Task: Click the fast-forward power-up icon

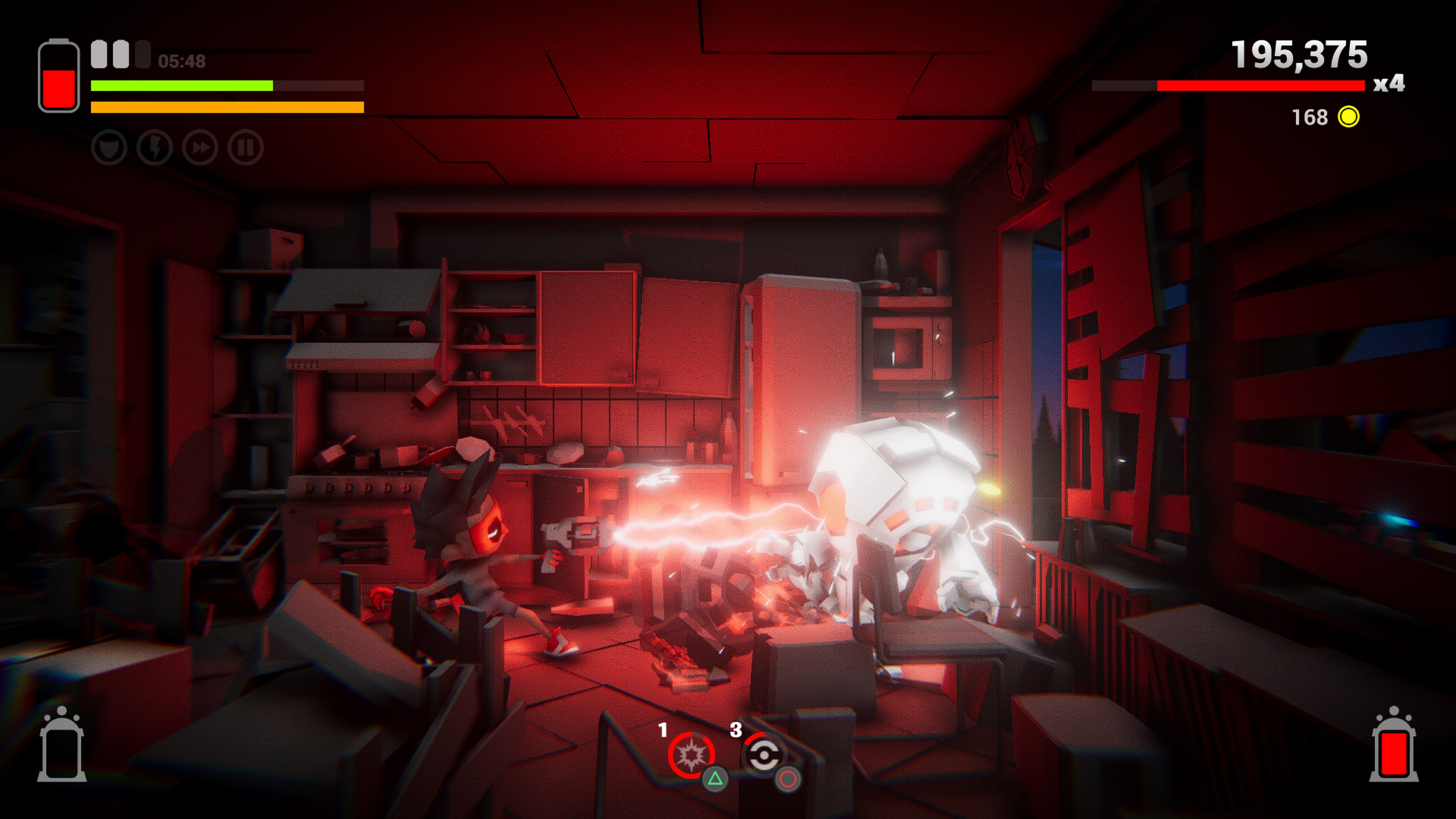Action: tap(200, 147)
